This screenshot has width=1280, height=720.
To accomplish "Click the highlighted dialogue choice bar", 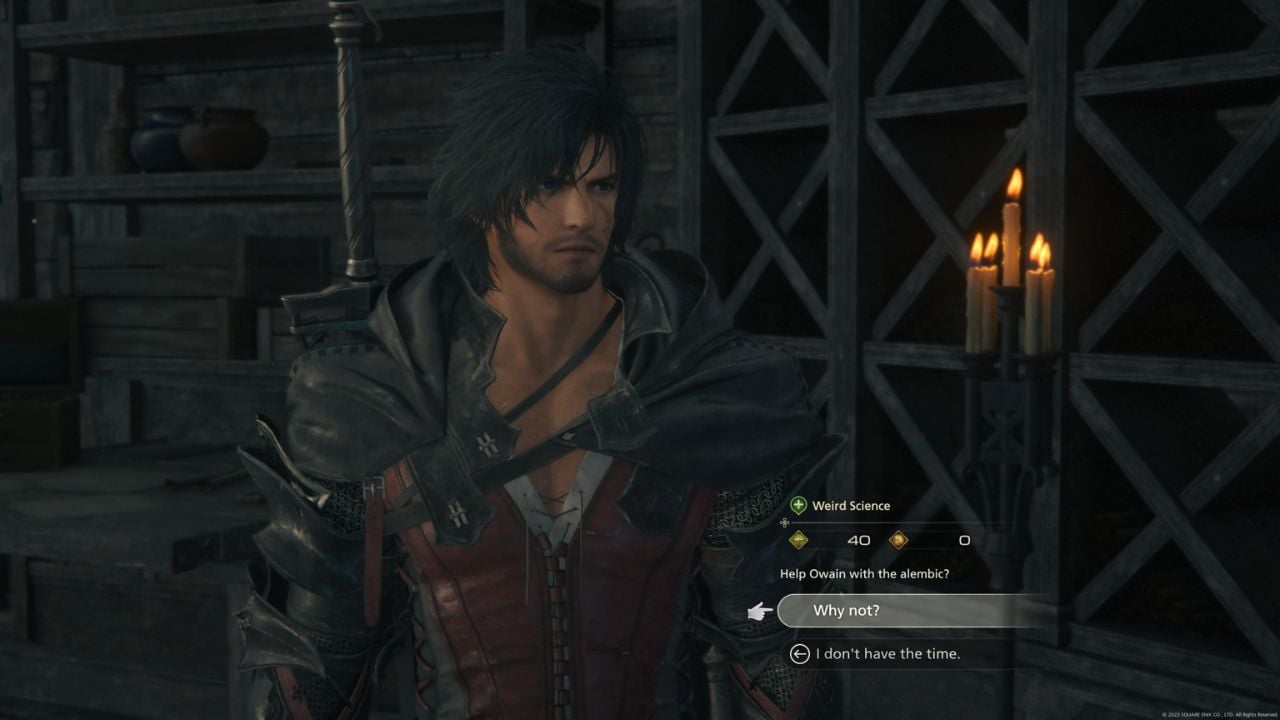I will click(x=920, y=610).
